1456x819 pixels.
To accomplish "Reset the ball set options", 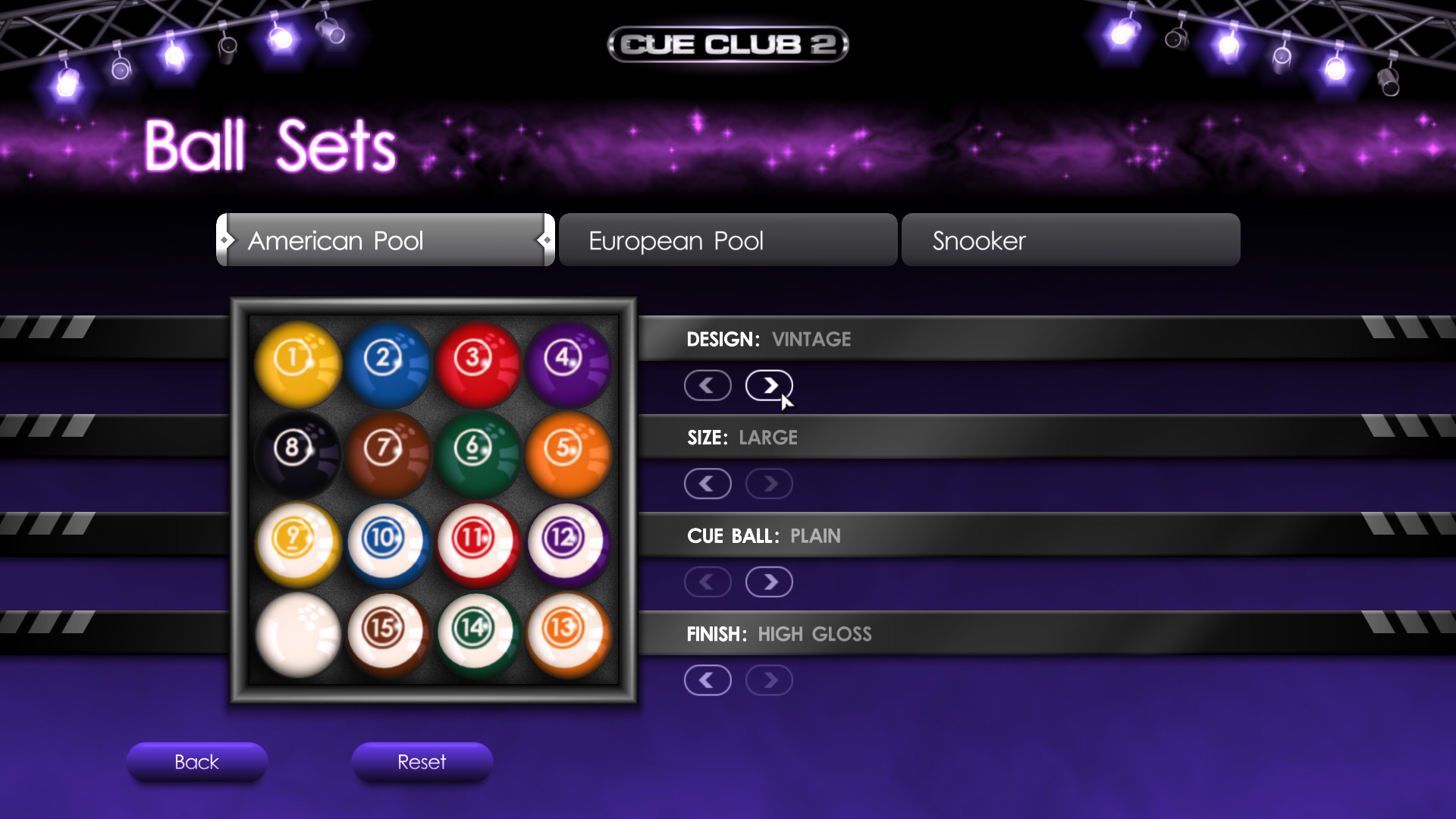I will point(422,762).
